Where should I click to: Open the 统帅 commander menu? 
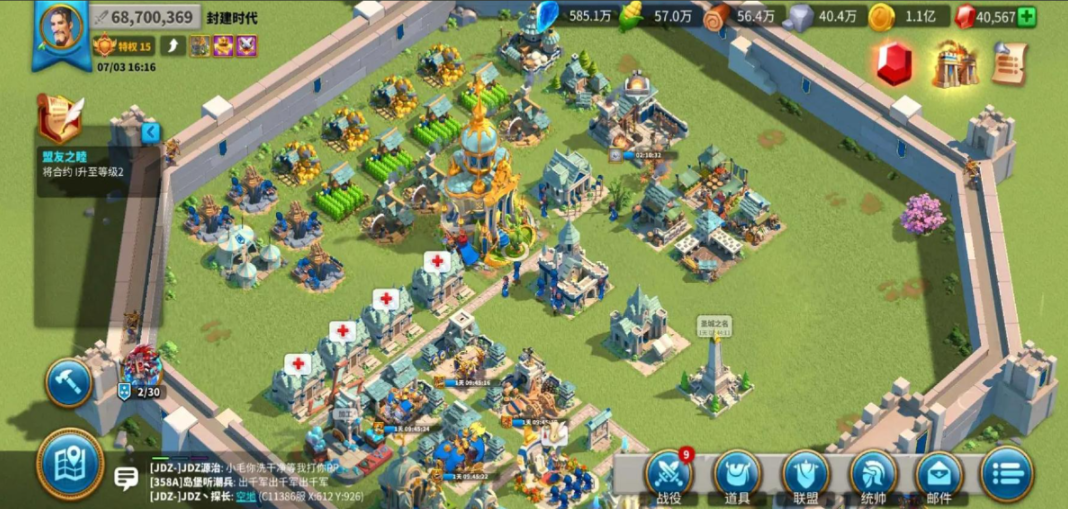point(873,473)
